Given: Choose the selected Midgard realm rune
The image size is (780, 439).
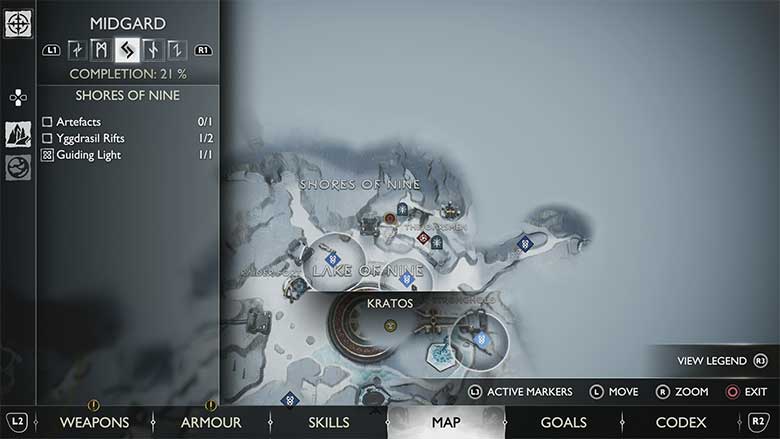Looking at the screenshot, I should [x=127, y=49].
